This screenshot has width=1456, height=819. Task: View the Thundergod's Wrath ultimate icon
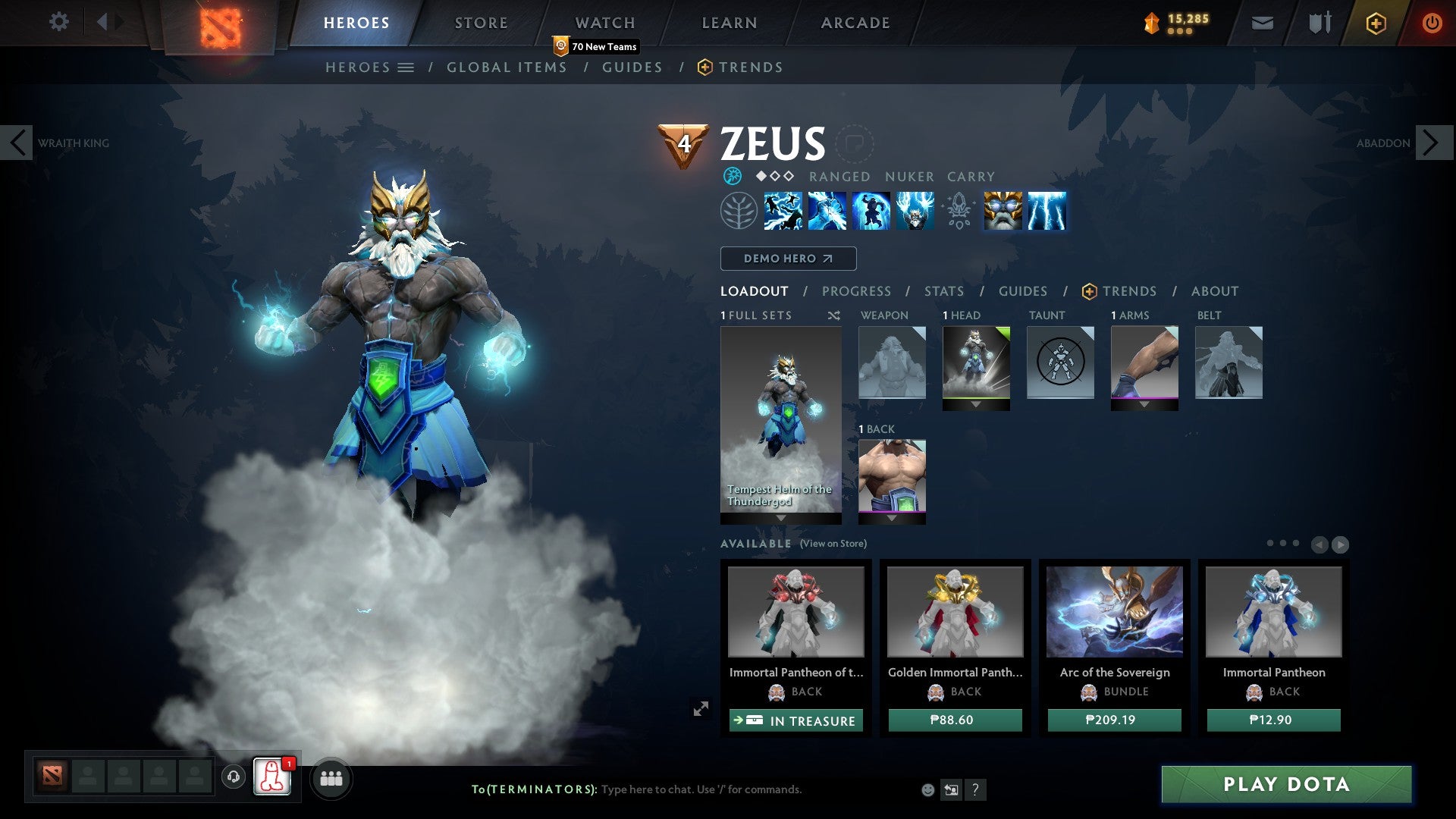1047,211
